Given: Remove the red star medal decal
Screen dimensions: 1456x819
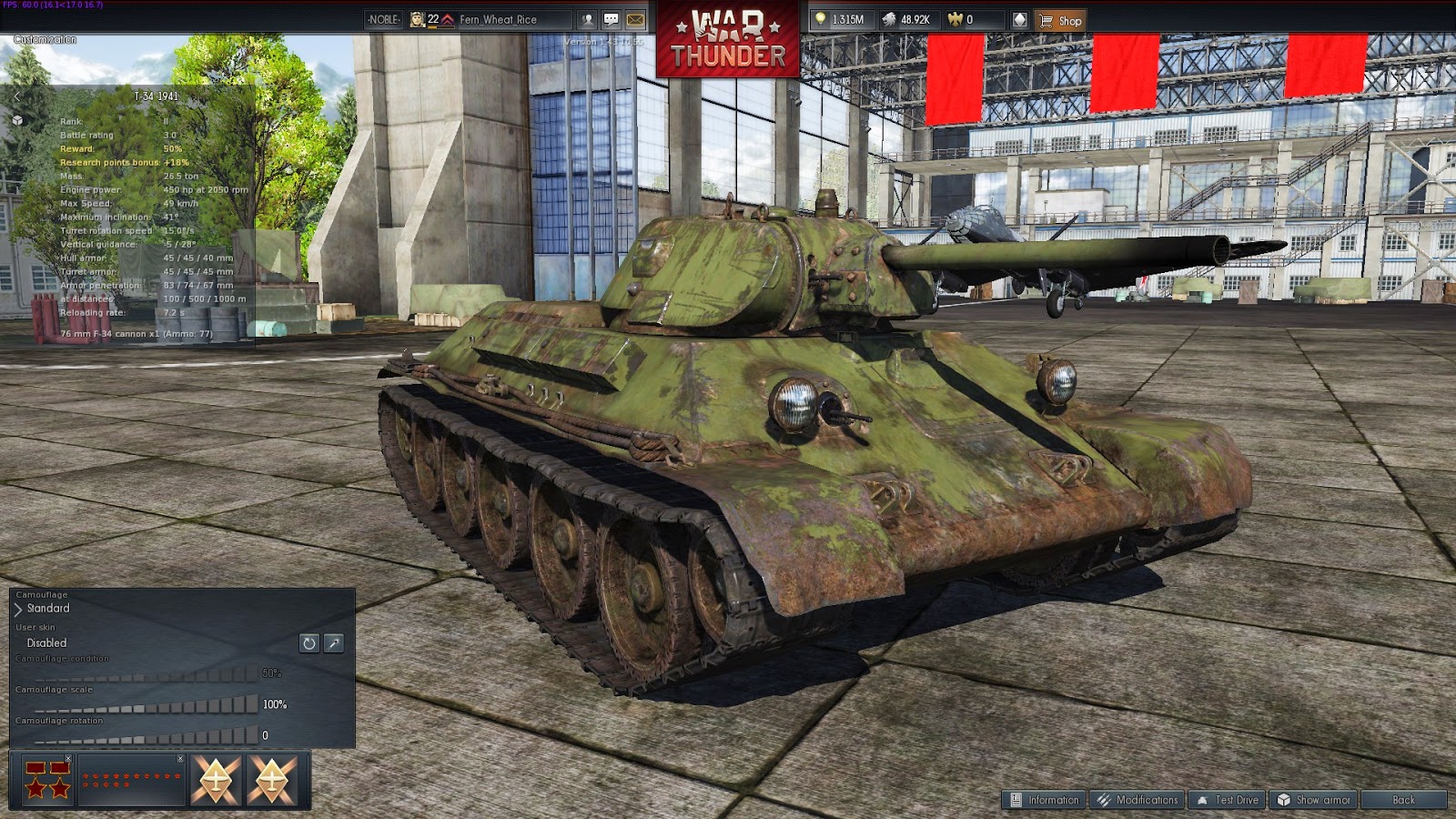Looking at the screenshot, I should [68, 758].
